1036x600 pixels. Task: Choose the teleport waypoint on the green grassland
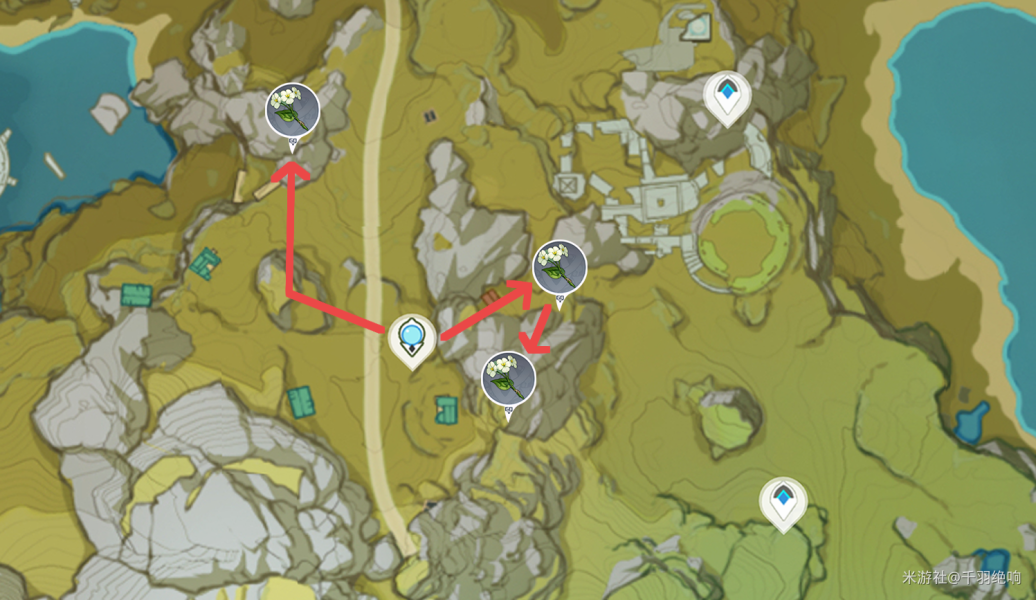tap(782, 500)
